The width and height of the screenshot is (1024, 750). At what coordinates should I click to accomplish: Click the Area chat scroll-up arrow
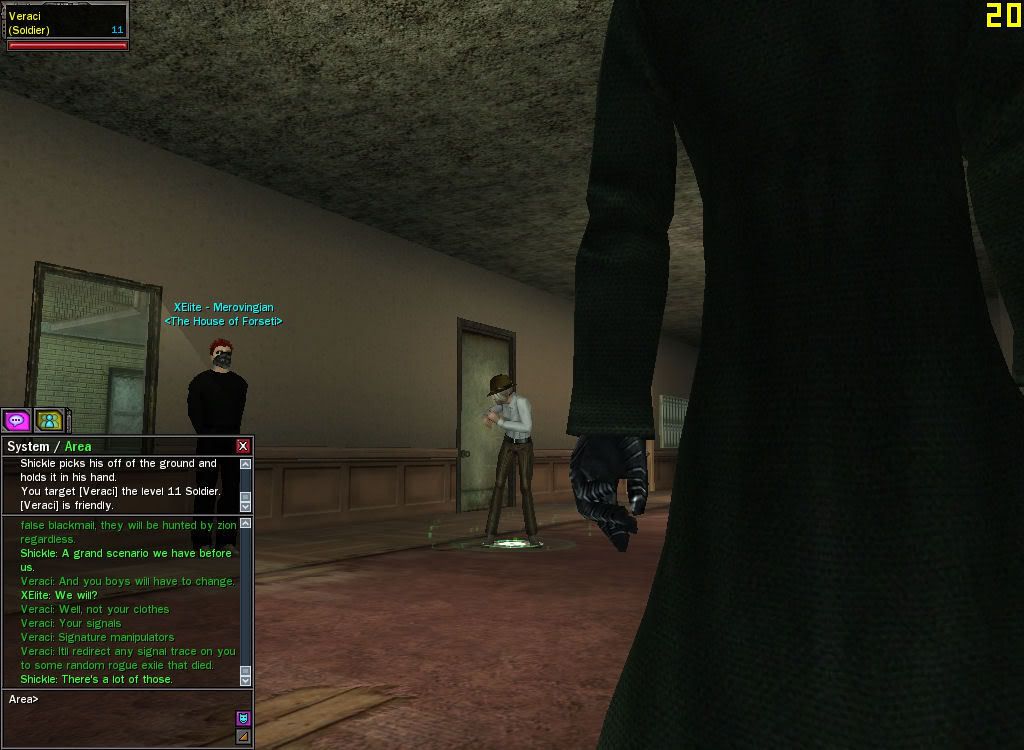[x=246, y=524]
